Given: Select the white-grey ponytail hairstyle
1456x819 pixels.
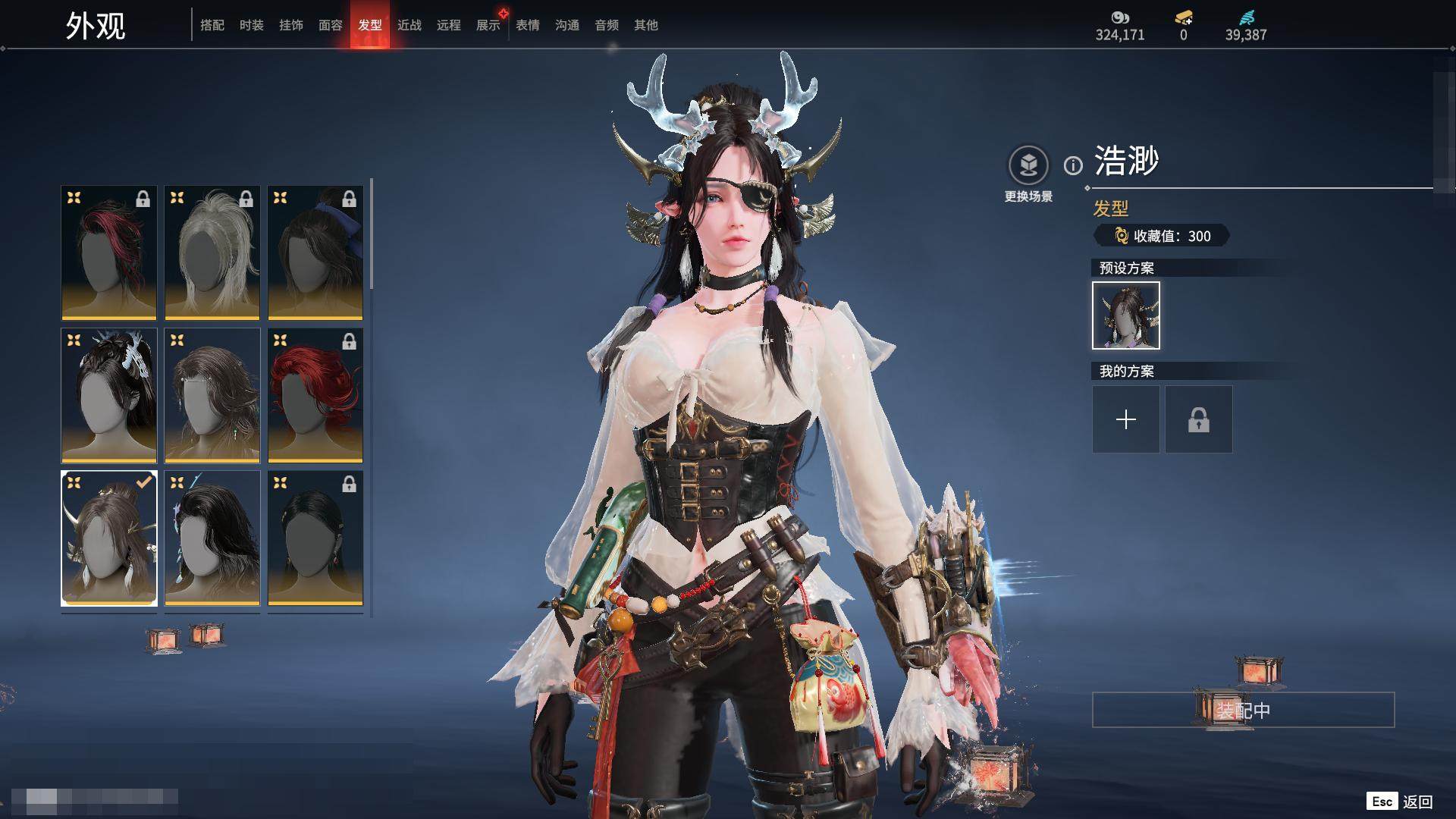Looking at the screenshot, I should [x=212, y=253].
